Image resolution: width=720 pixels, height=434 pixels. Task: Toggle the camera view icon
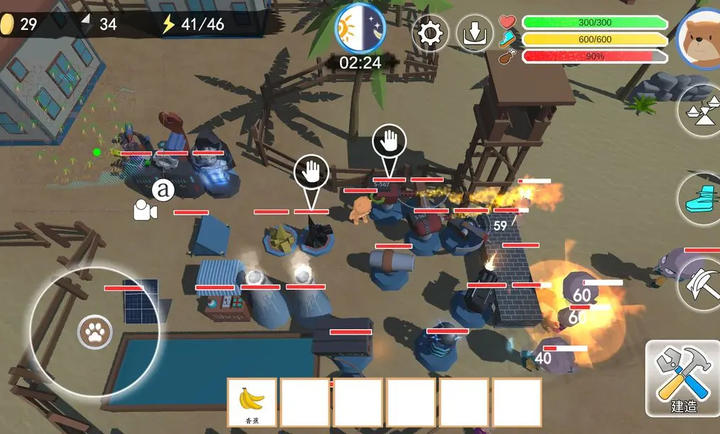coord(145,210)
